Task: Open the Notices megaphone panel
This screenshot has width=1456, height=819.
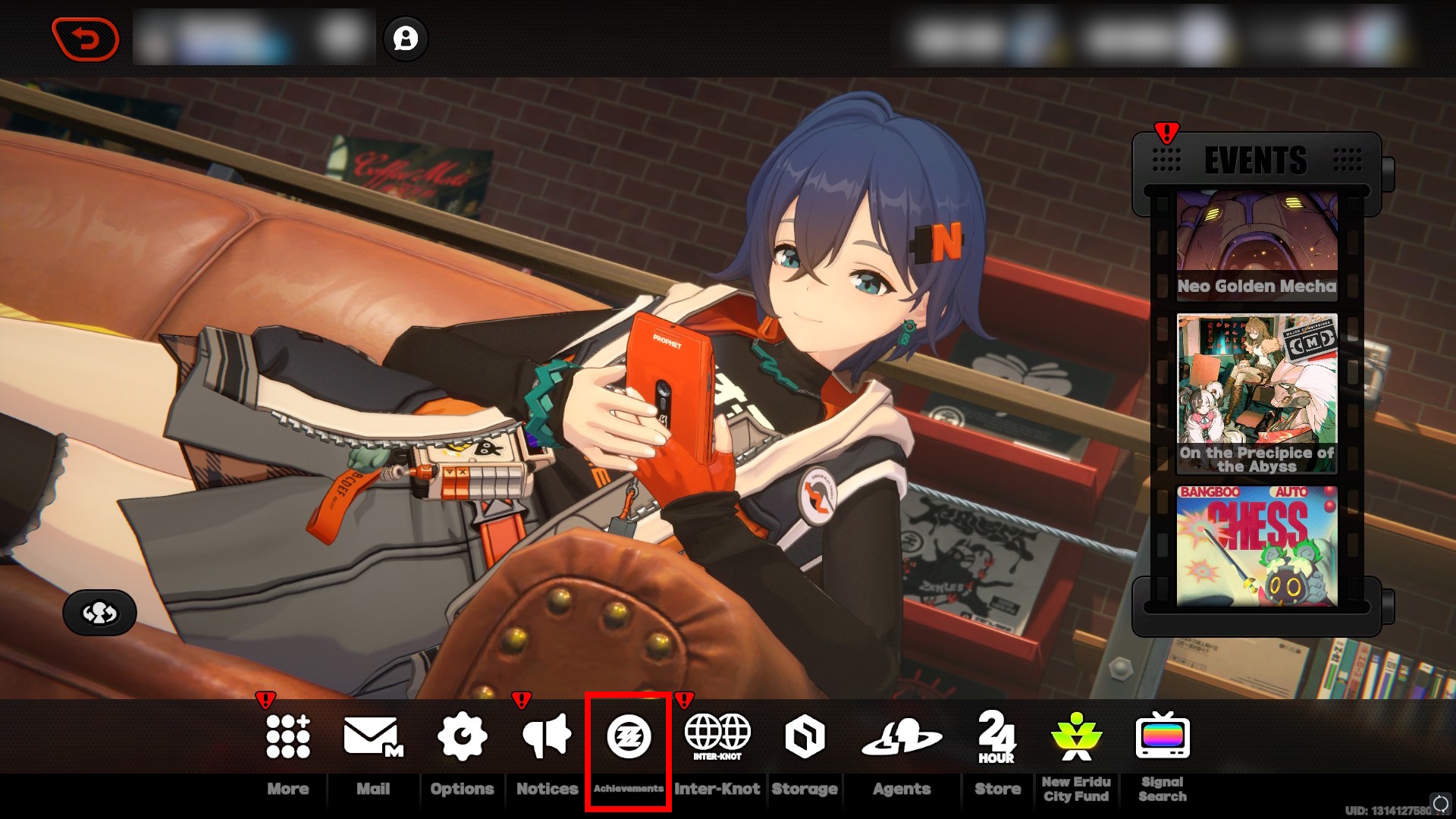Action: point(546,736)
